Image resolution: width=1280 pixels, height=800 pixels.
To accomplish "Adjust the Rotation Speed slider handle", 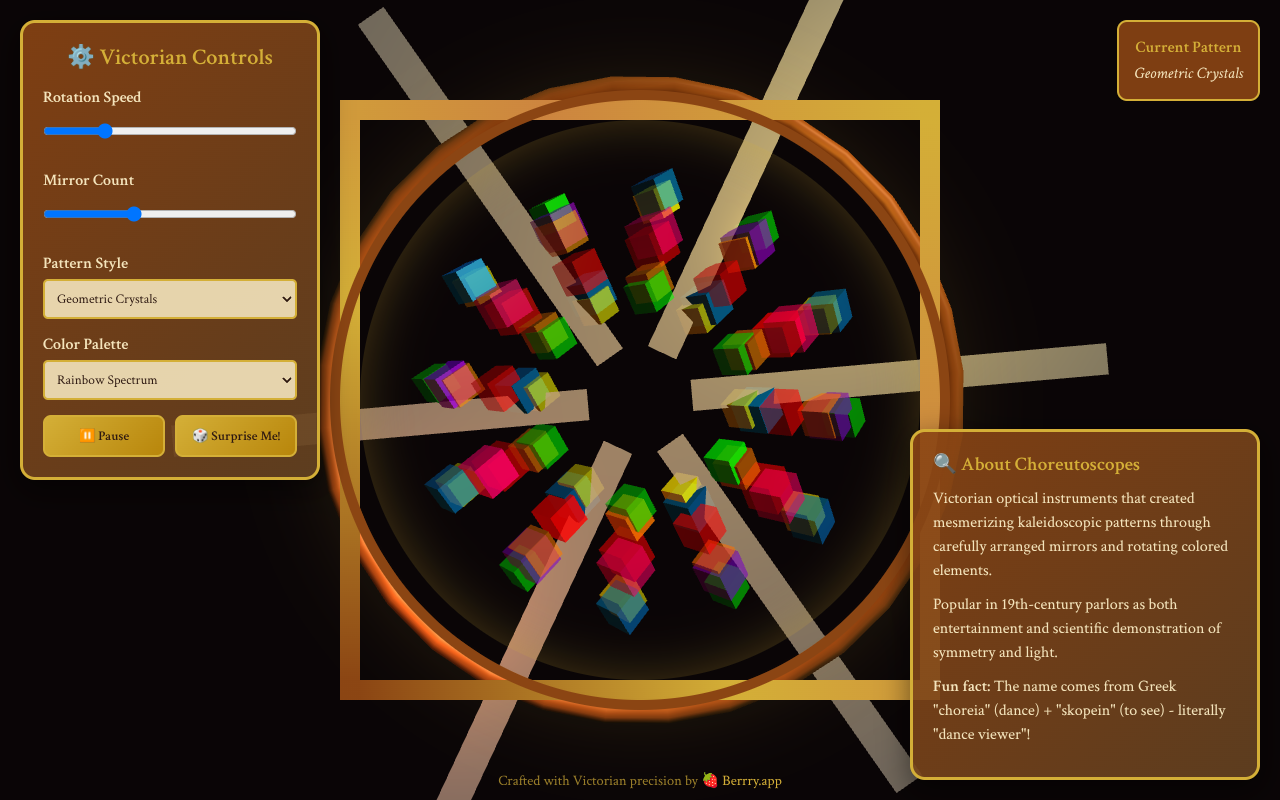I will [106, 130].
